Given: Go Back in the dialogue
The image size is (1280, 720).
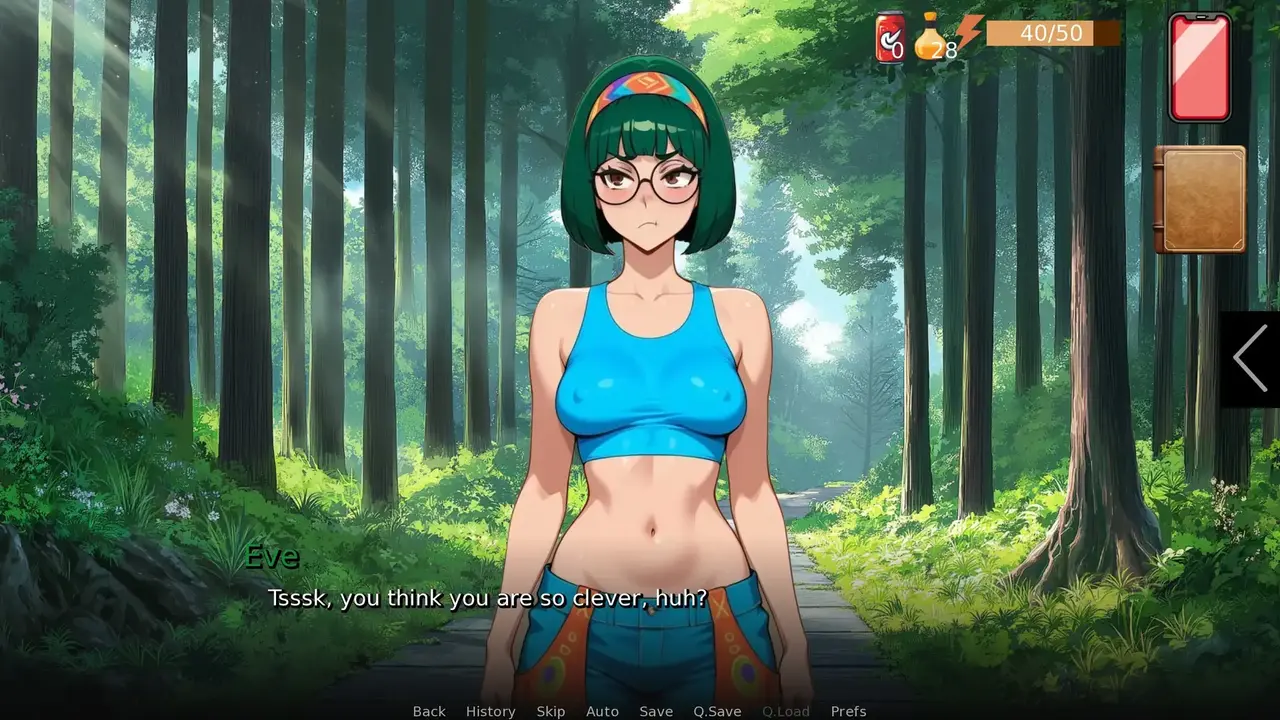Looking at the screenshot, I should pos(429,711).
